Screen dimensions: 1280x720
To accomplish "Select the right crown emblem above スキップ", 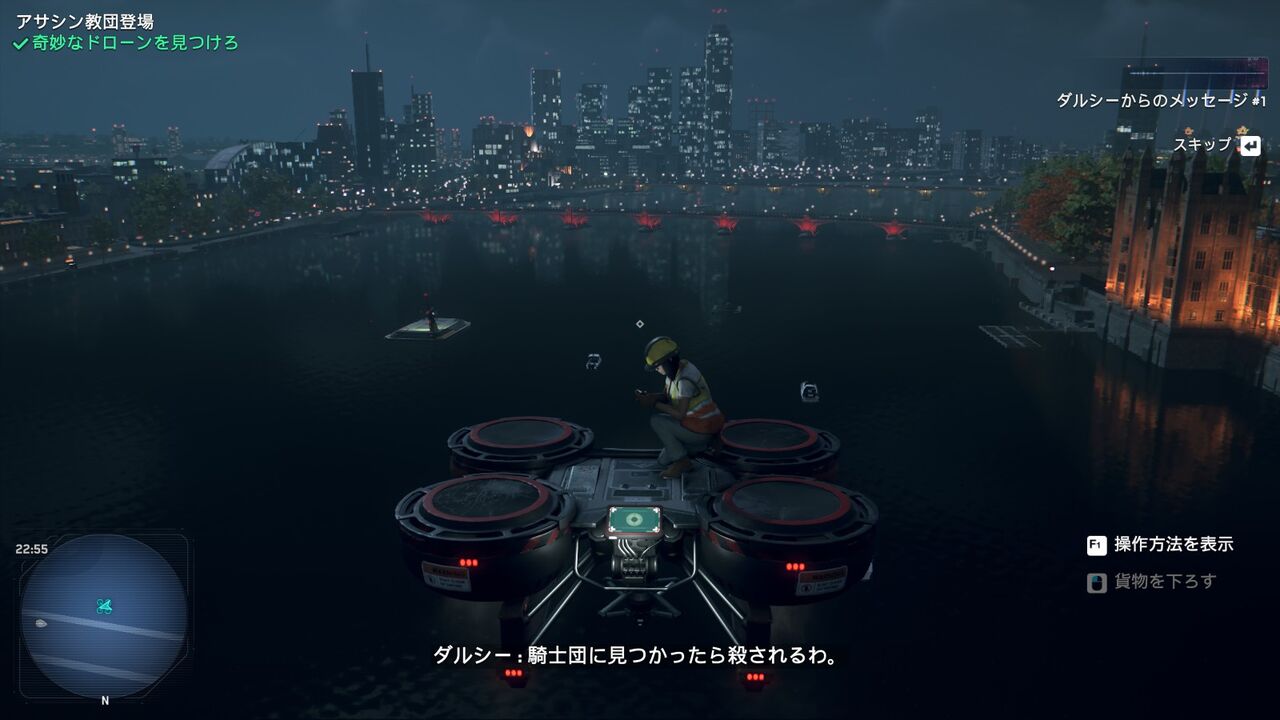I will [1241, 130].
